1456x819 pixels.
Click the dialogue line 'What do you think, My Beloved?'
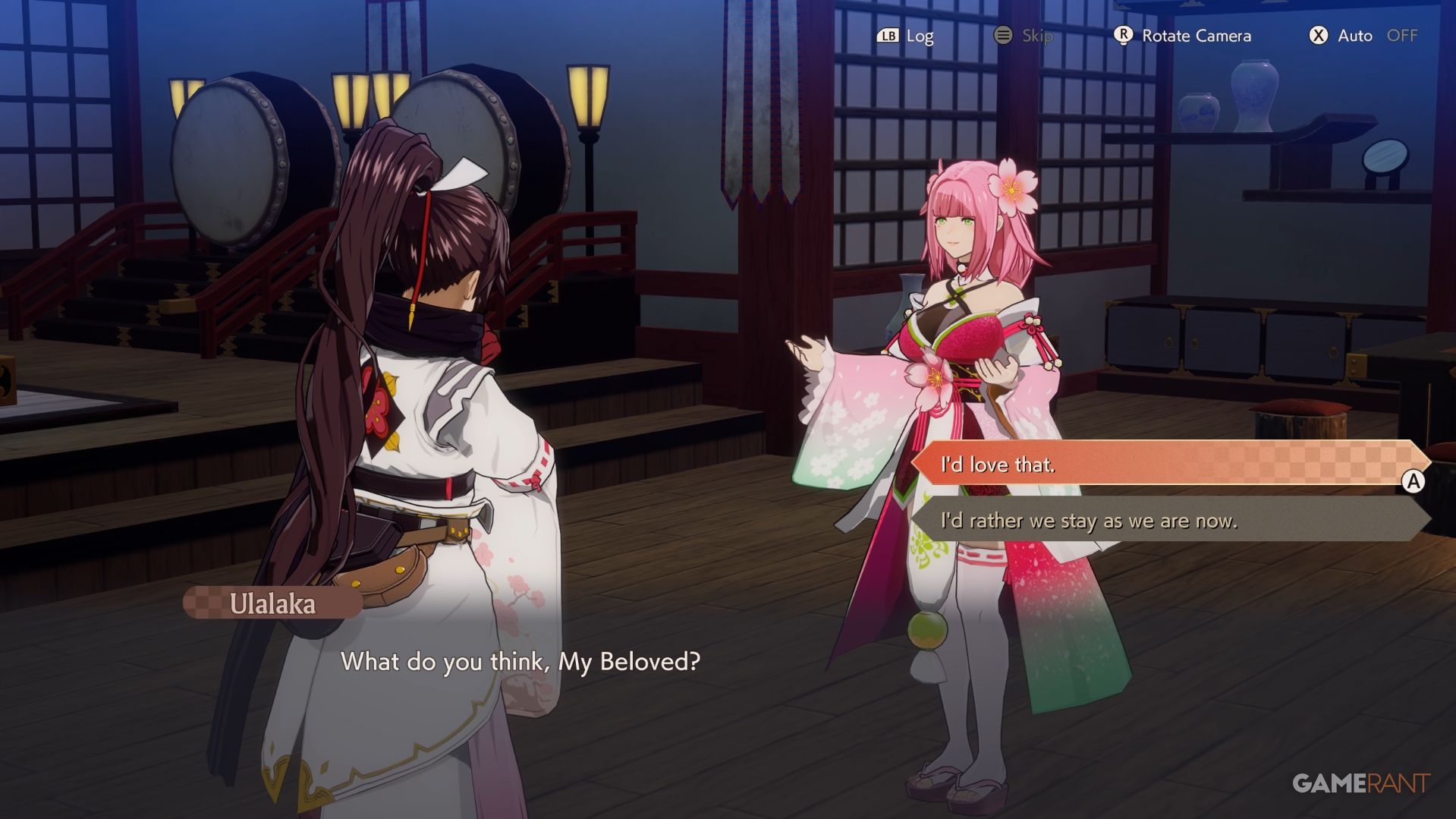(523, 662)
